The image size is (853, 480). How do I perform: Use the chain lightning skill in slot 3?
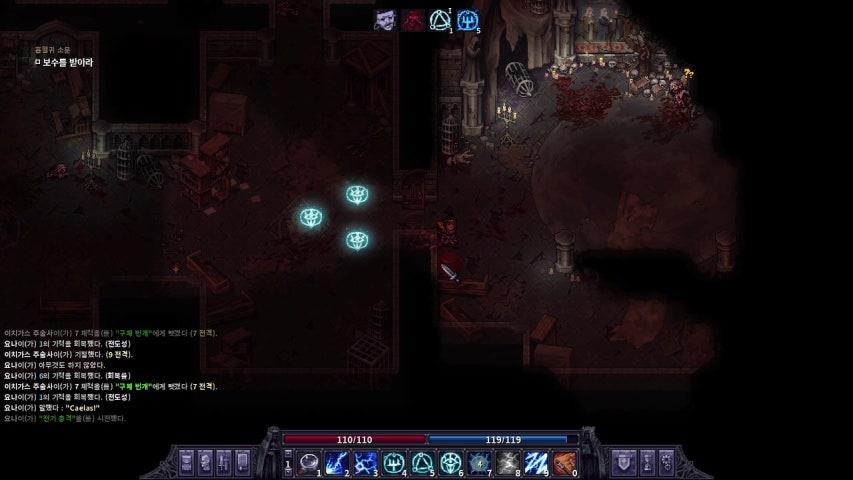[366, 462]
